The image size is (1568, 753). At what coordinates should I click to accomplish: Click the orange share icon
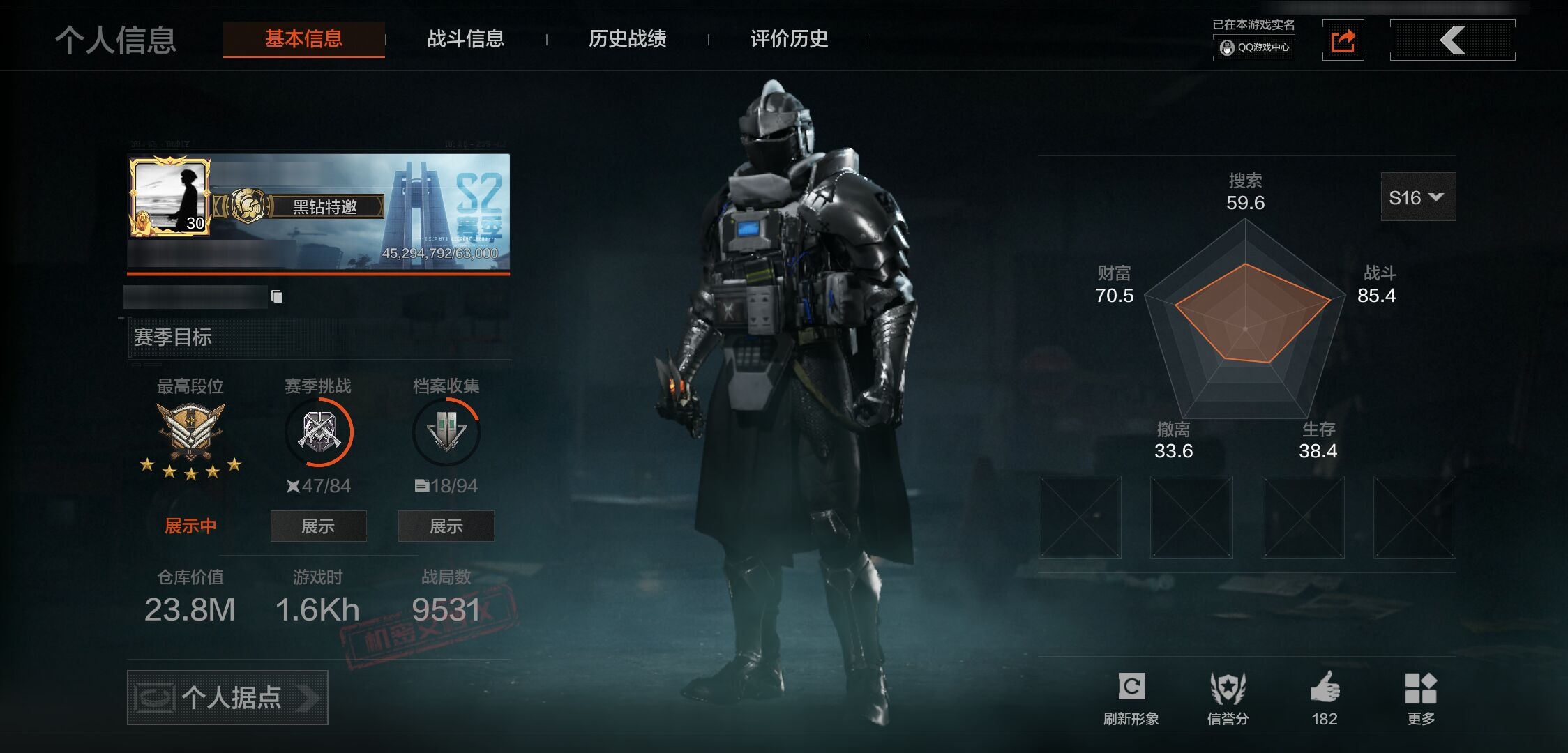tap(1343, 40)
